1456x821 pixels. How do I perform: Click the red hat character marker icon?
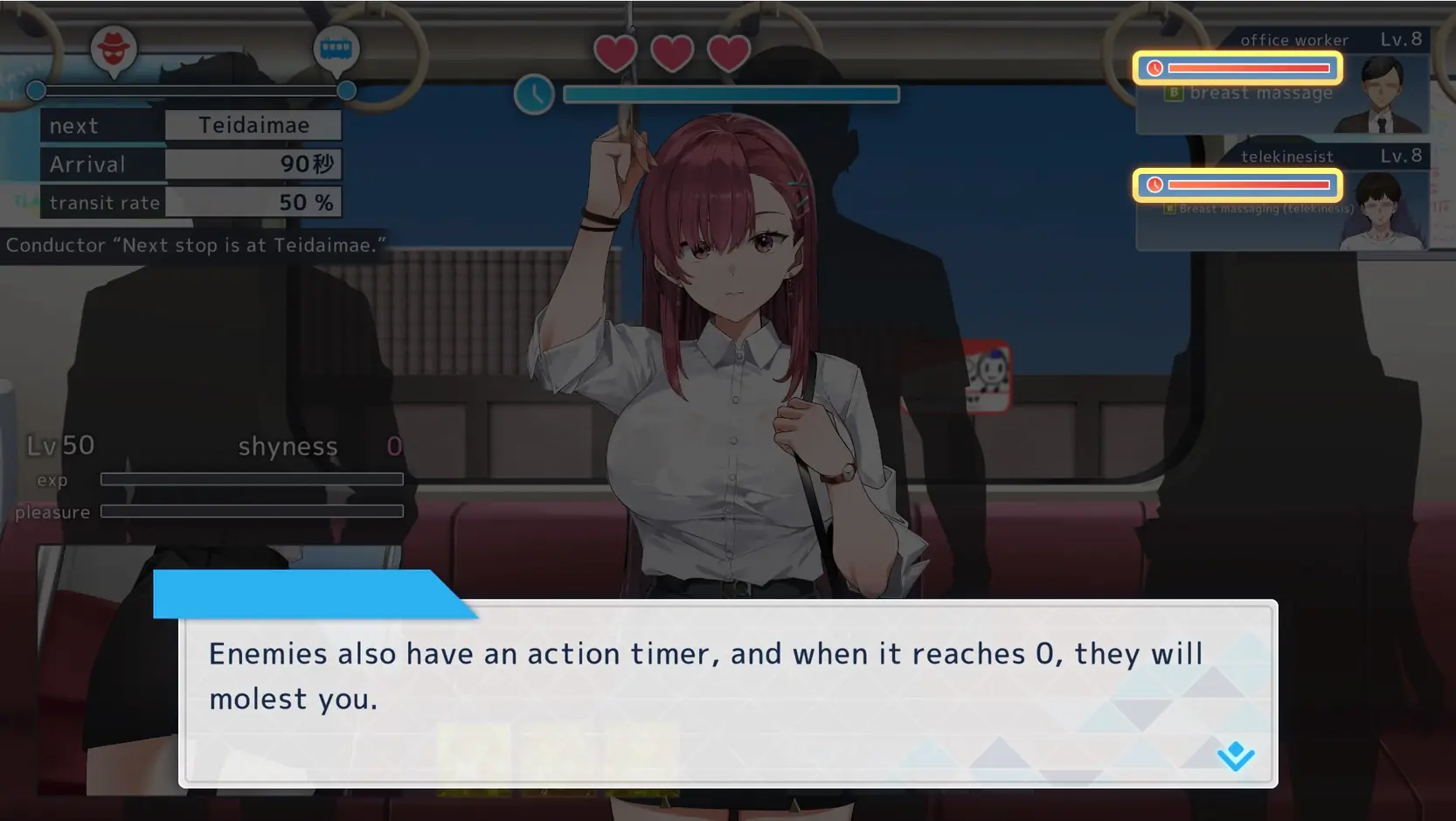[x=114, y=49]
